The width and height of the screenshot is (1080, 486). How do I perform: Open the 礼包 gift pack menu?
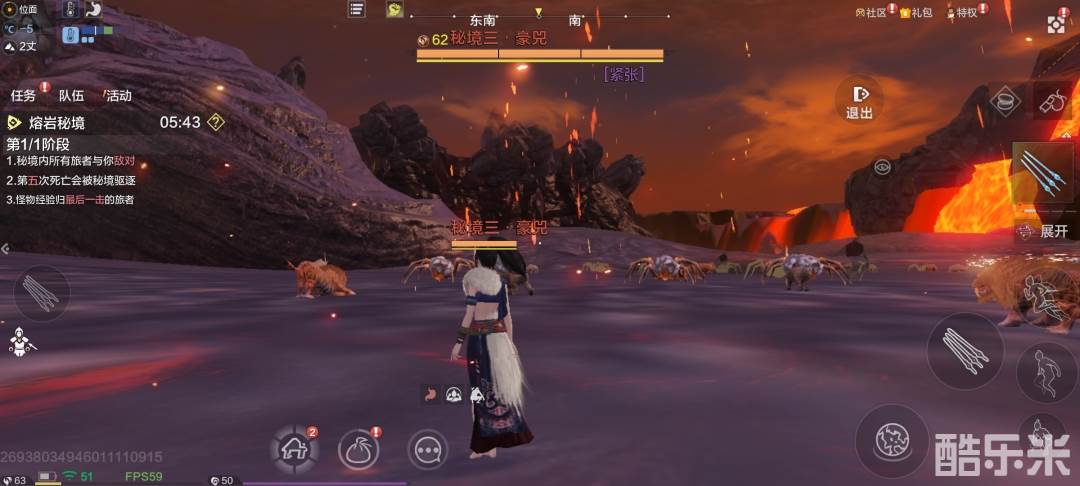pos(916,13)
